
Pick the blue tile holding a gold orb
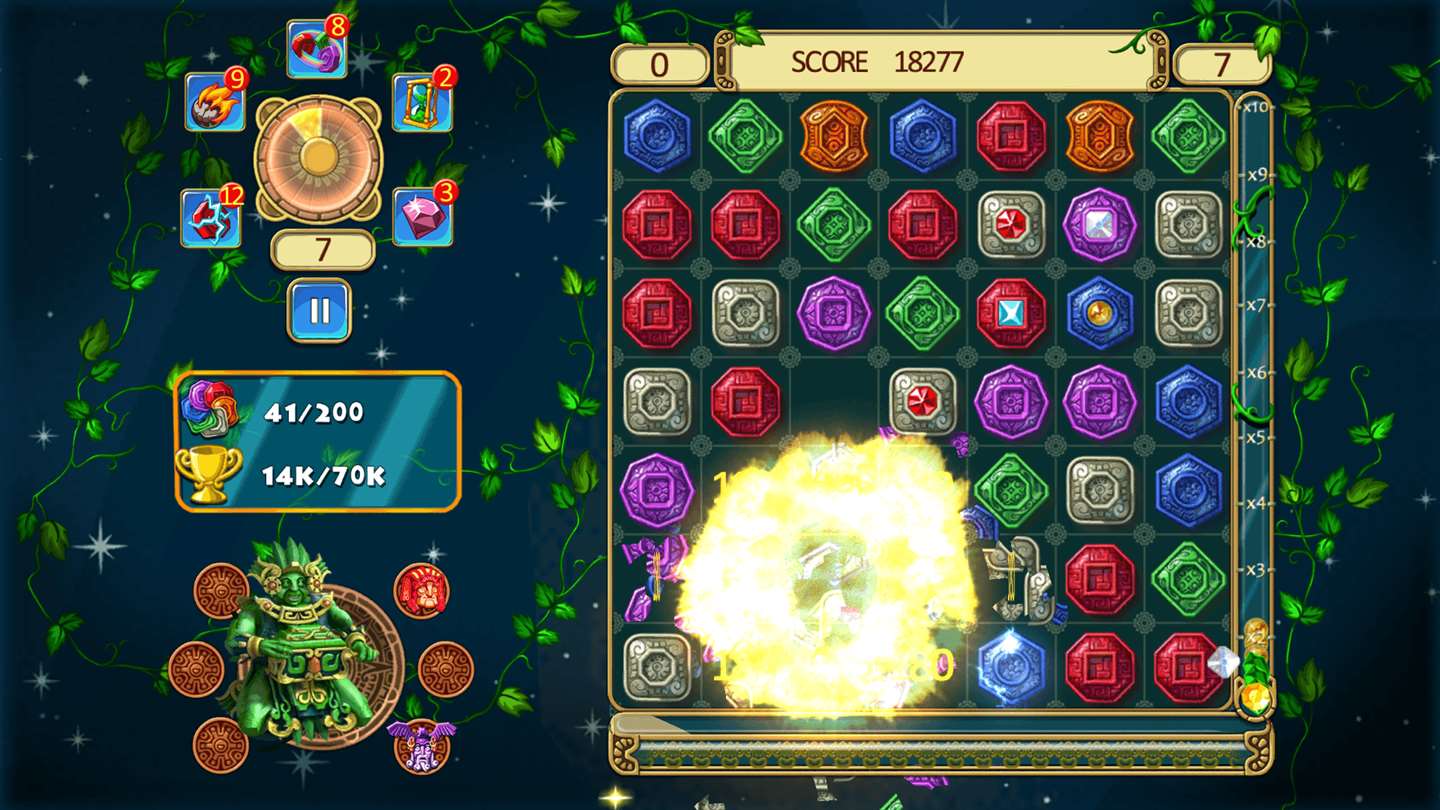pos(1099,313)
